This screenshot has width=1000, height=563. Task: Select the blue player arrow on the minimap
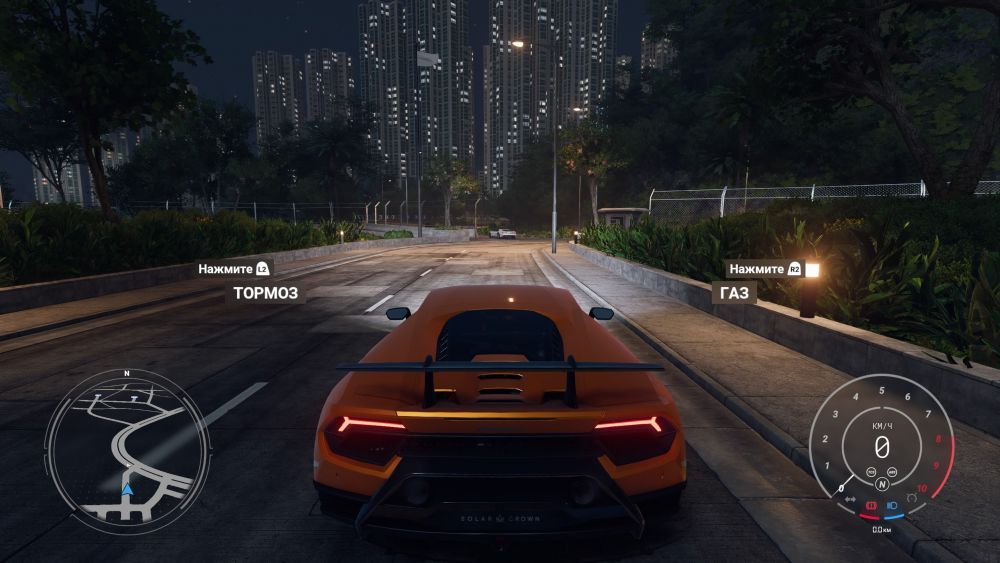click(x=127, y=489)
